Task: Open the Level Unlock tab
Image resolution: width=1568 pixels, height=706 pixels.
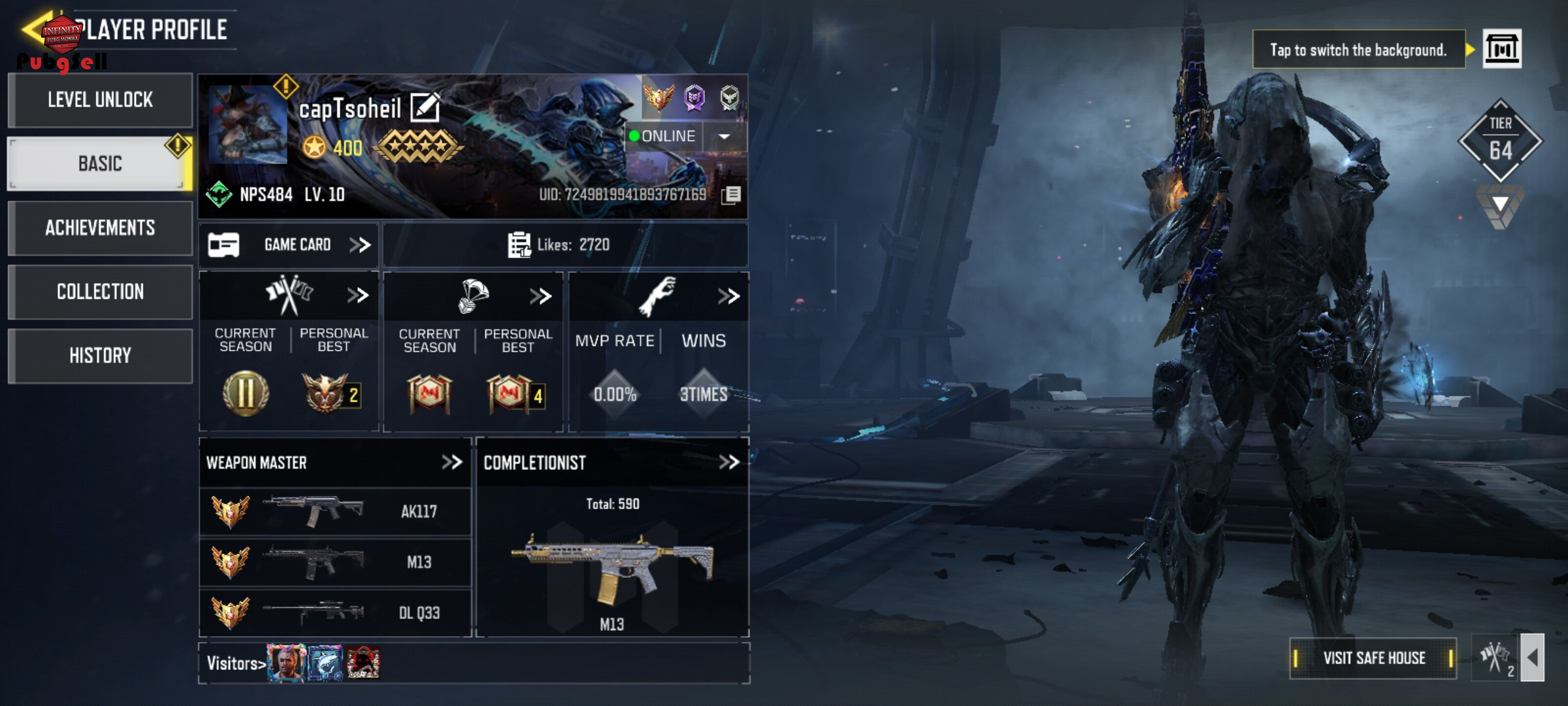Action: click(100, 100)
